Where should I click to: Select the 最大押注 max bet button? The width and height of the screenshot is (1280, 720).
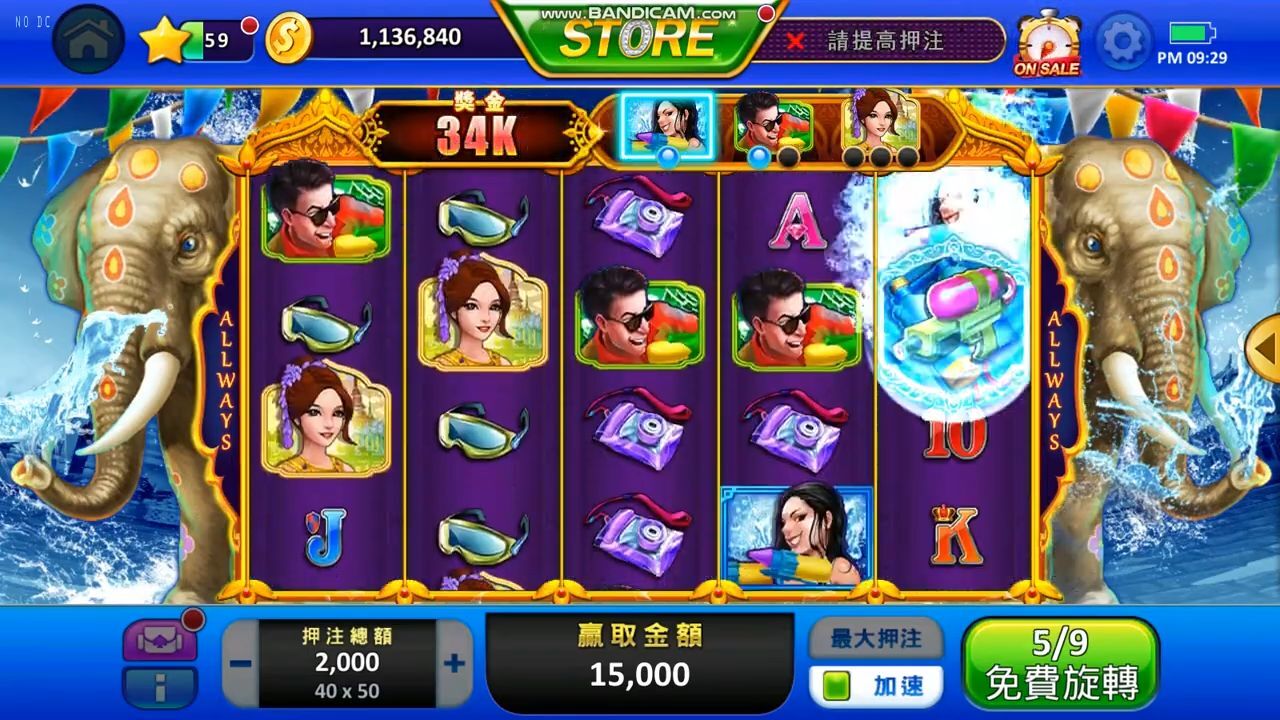click(x=876, y=638)
